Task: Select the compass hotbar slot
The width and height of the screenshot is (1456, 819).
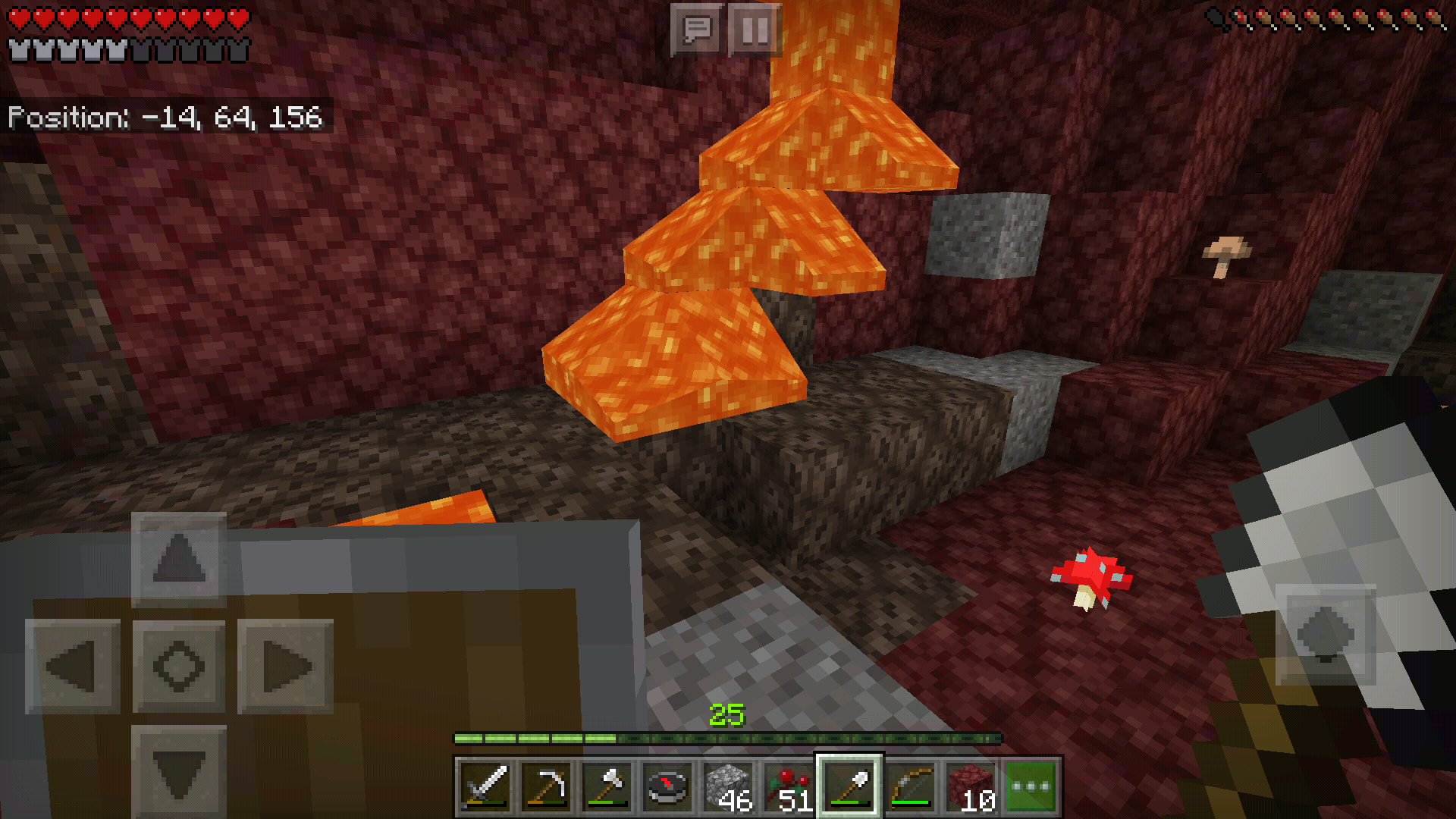Action: point(667,786)
